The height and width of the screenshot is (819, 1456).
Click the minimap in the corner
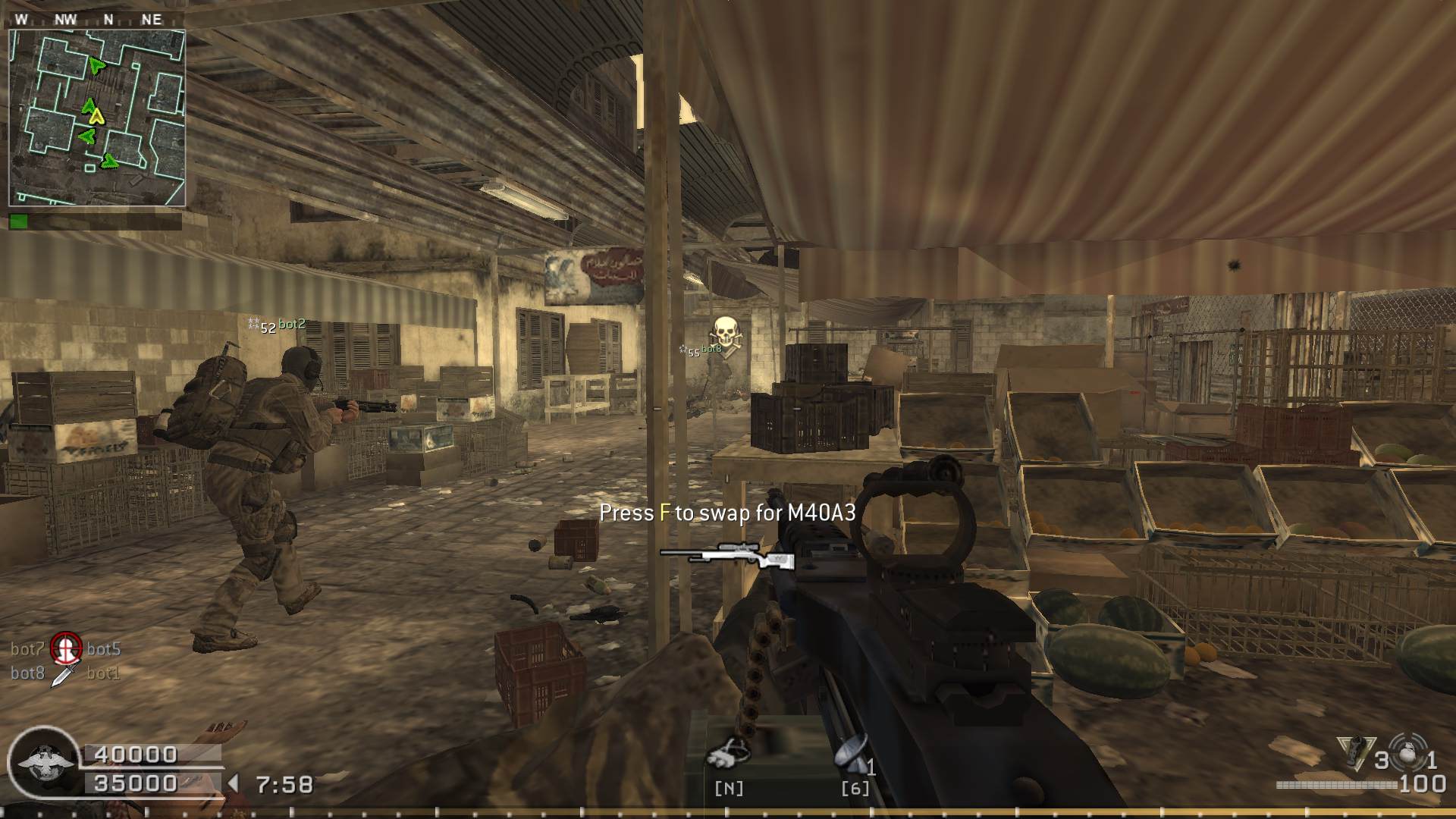point(97,118)
